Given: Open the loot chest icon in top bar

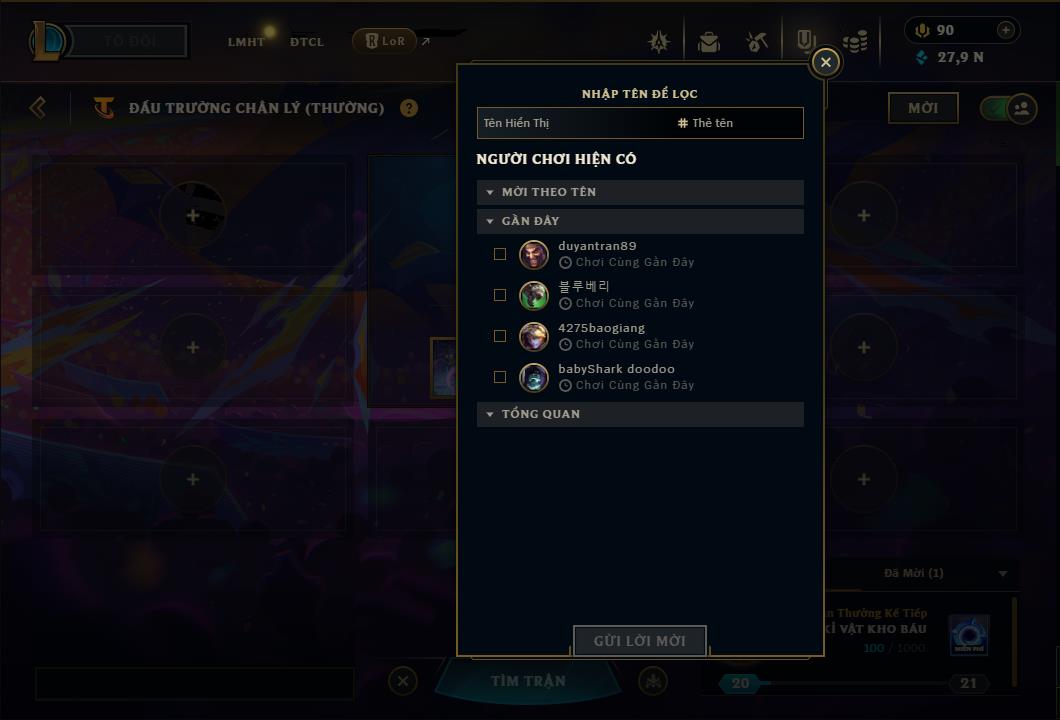Looking at the screenshot, I should [709, 42].
